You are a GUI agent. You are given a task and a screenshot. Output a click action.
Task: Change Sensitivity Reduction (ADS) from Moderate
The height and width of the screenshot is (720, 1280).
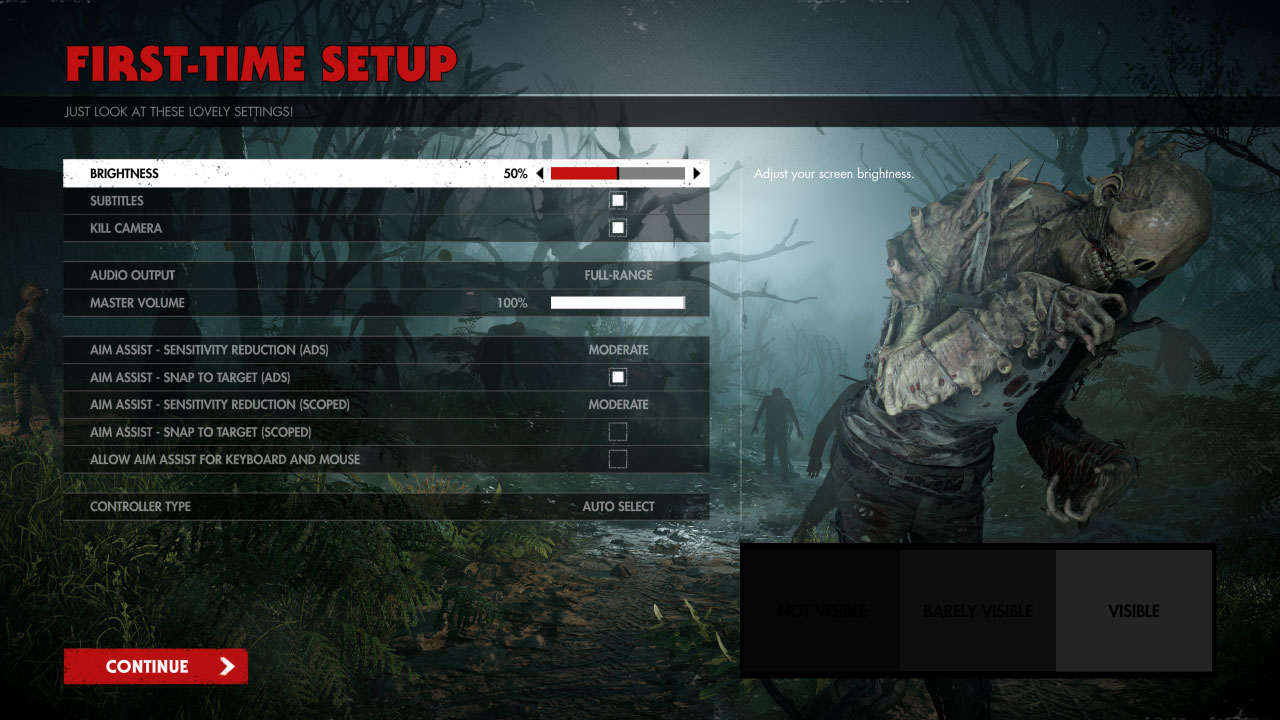[x=619, y=349]
